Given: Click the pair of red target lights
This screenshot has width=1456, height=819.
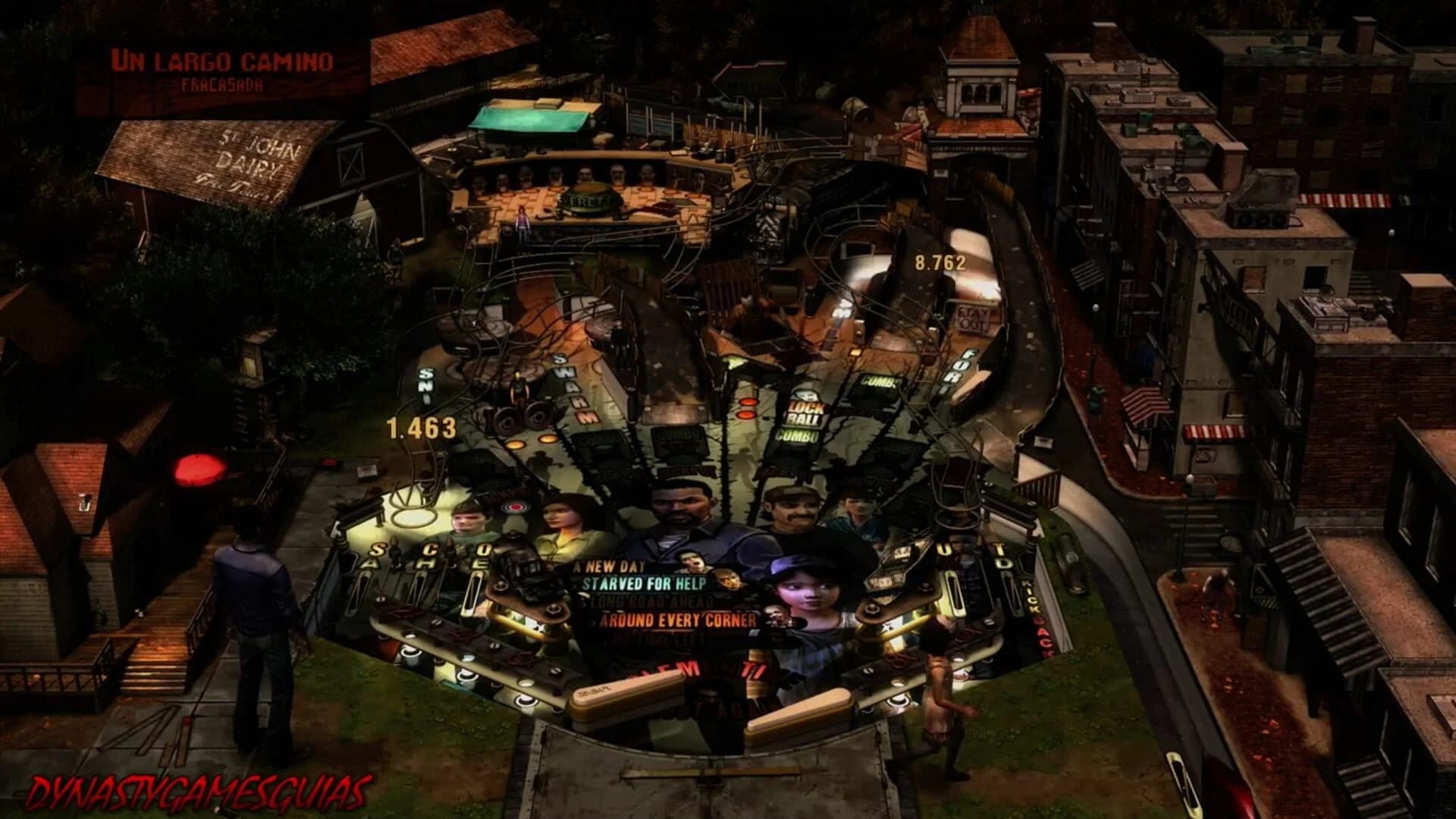Looking at the screenshot, I should pyautogui.click(x=747, y=408).
